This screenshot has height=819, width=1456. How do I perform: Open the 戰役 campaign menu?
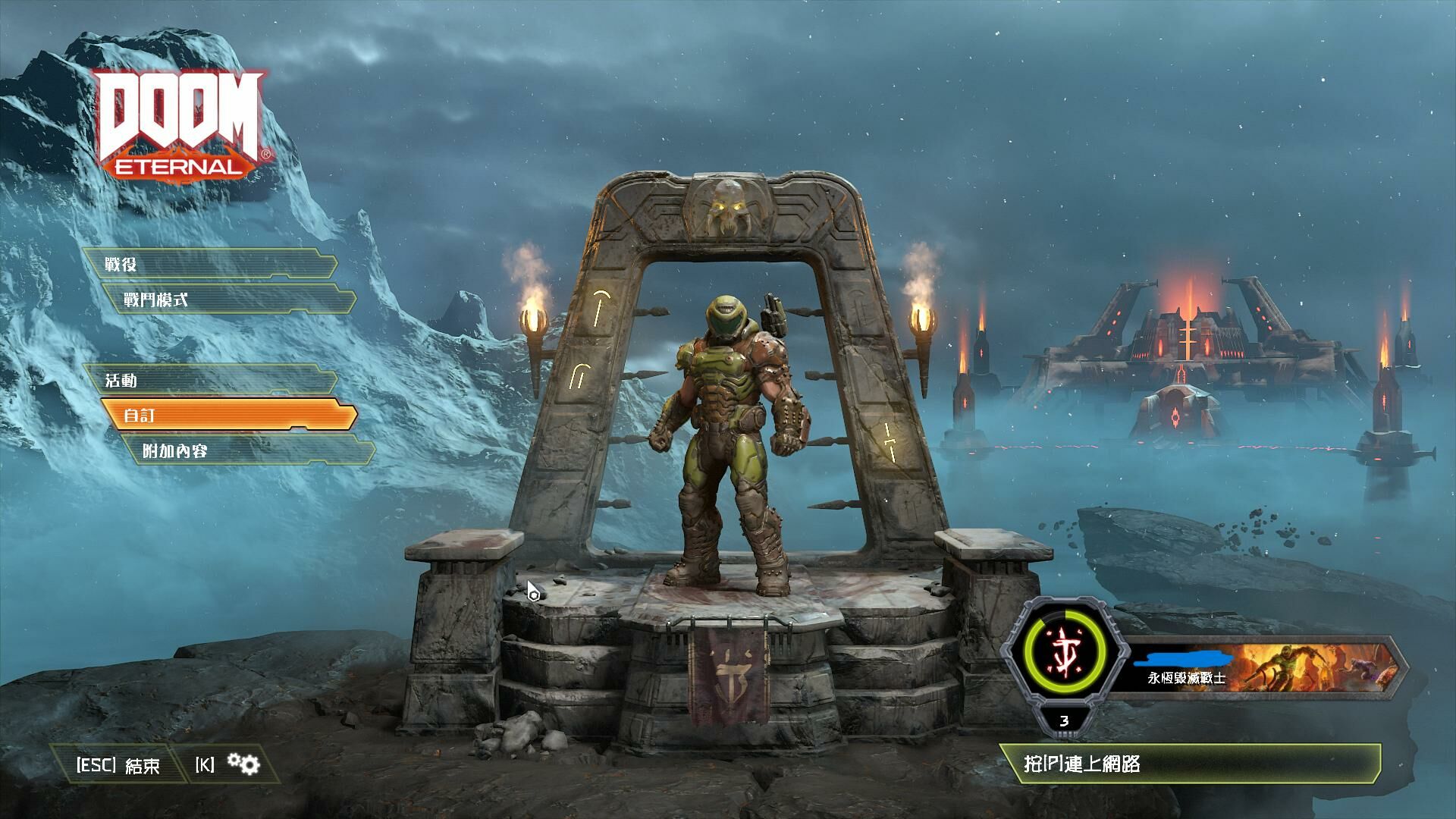209,265
